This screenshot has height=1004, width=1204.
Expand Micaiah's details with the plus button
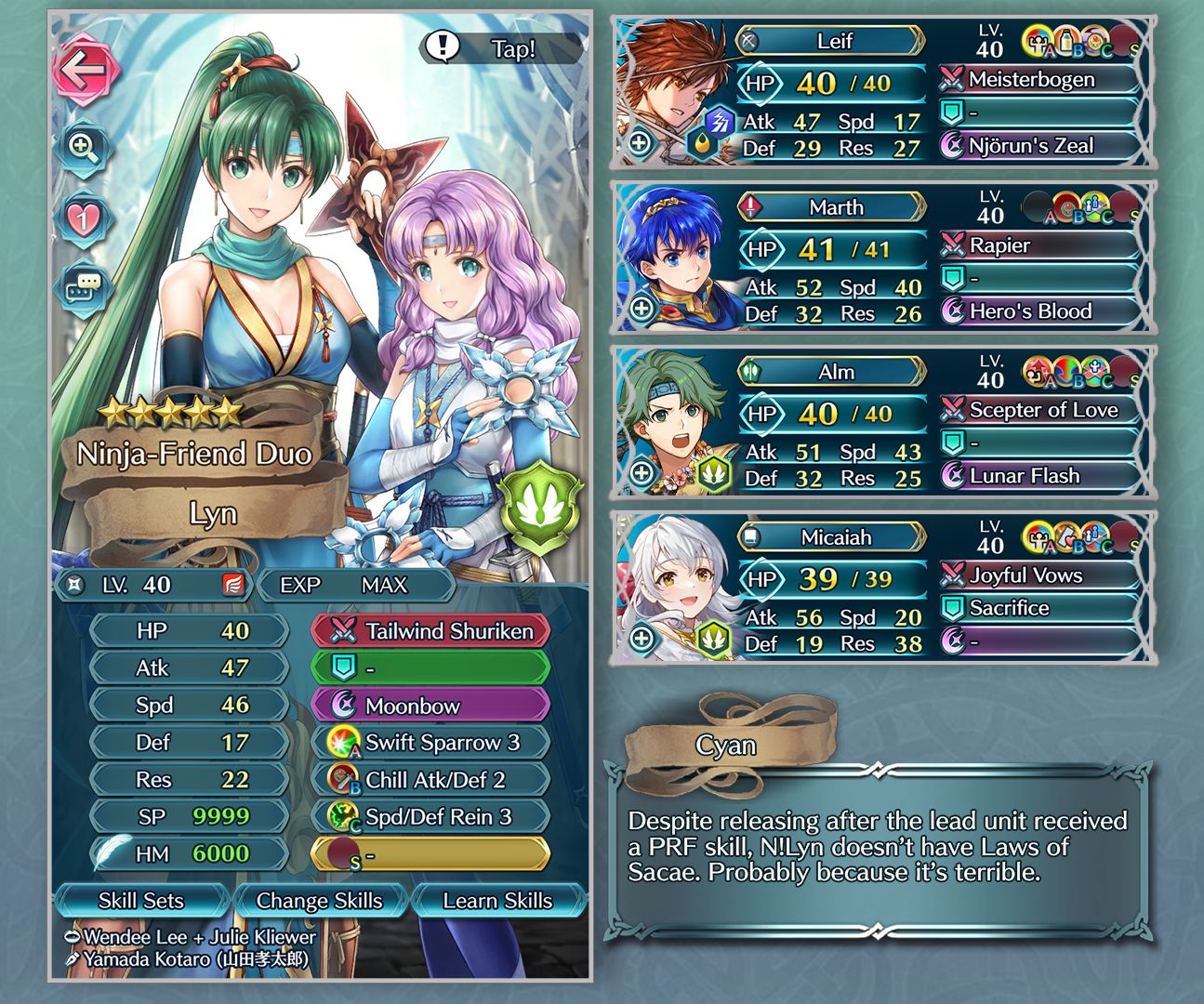tap(641, 638)
